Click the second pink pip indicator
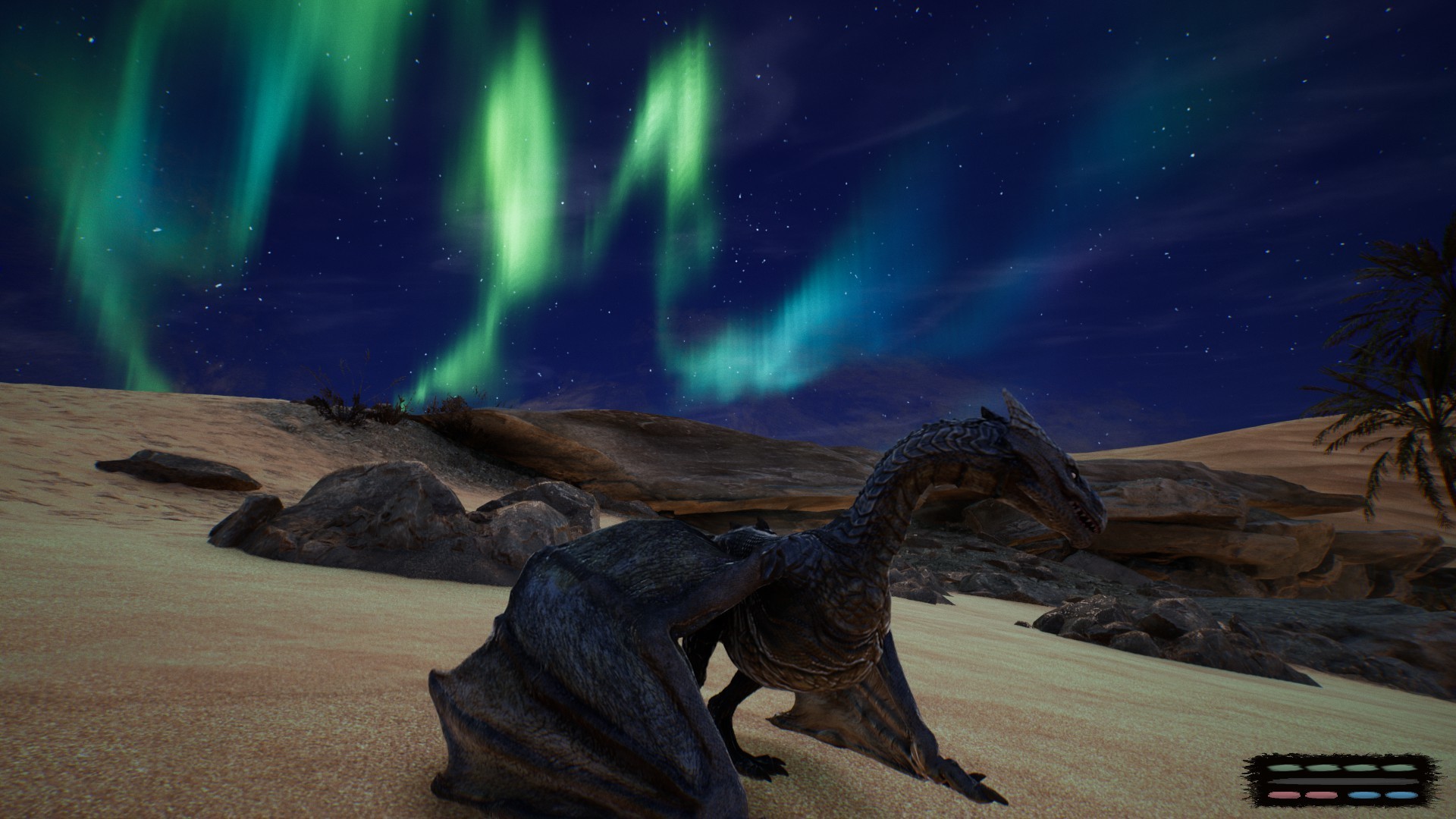 point(1322,795)
